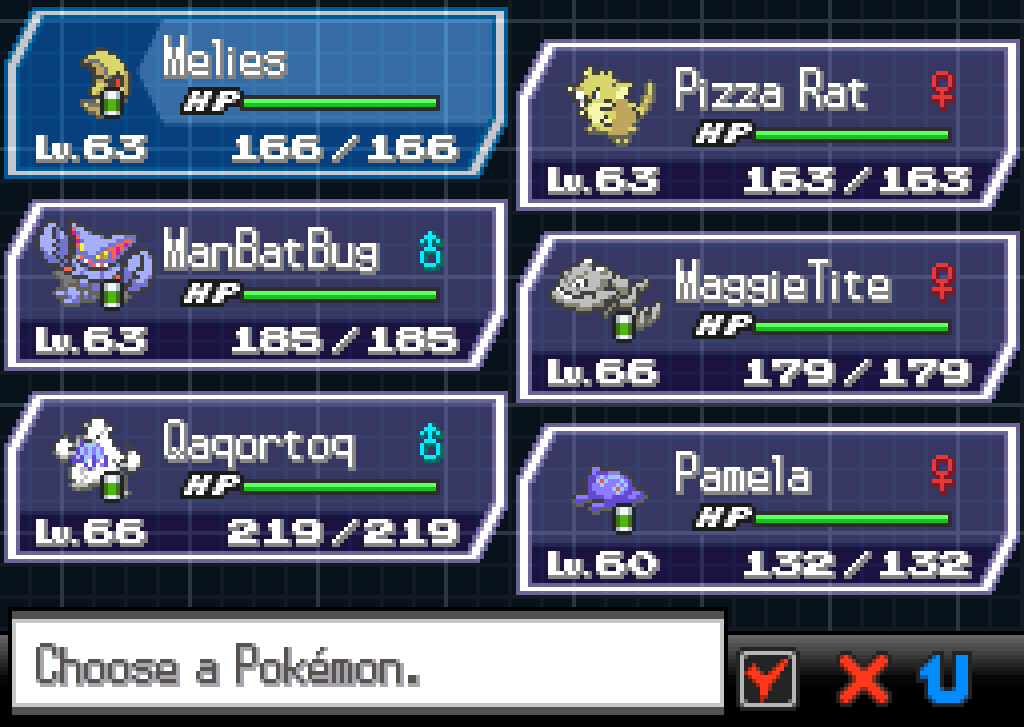Tap the blue return arrow button
The width and height of the screenshot is (1024, 727).
[945, 679]
